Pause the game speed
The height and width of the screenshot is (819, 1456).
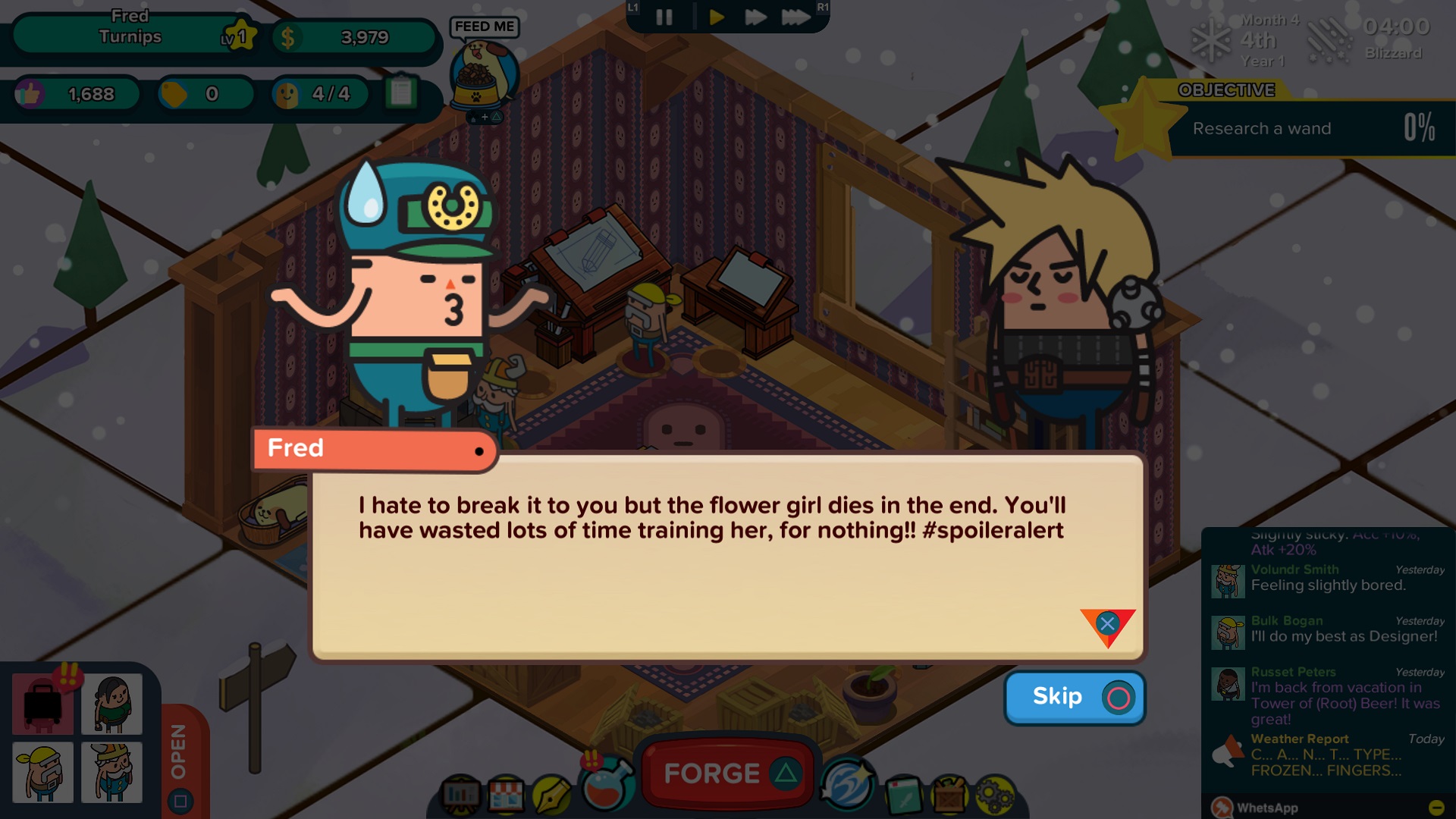(x=664, y=17)
